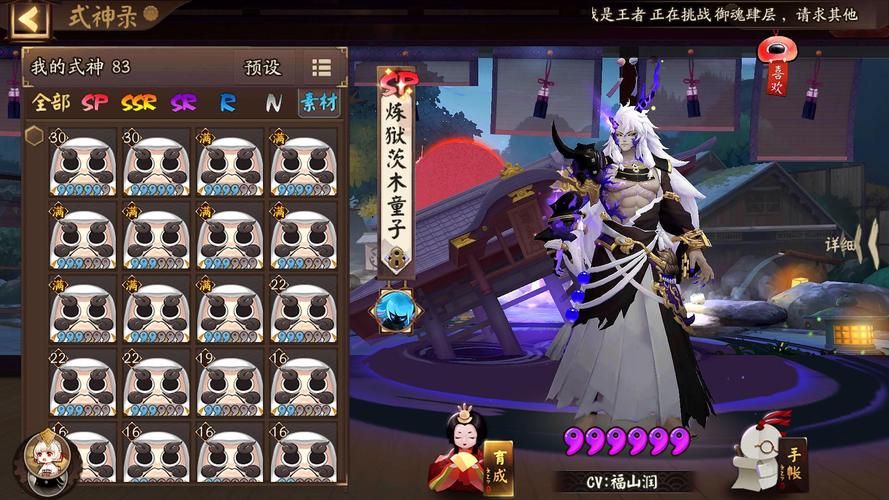
Task: Filter shikigami by SP rarity
Action: click(x=95, y=102)
